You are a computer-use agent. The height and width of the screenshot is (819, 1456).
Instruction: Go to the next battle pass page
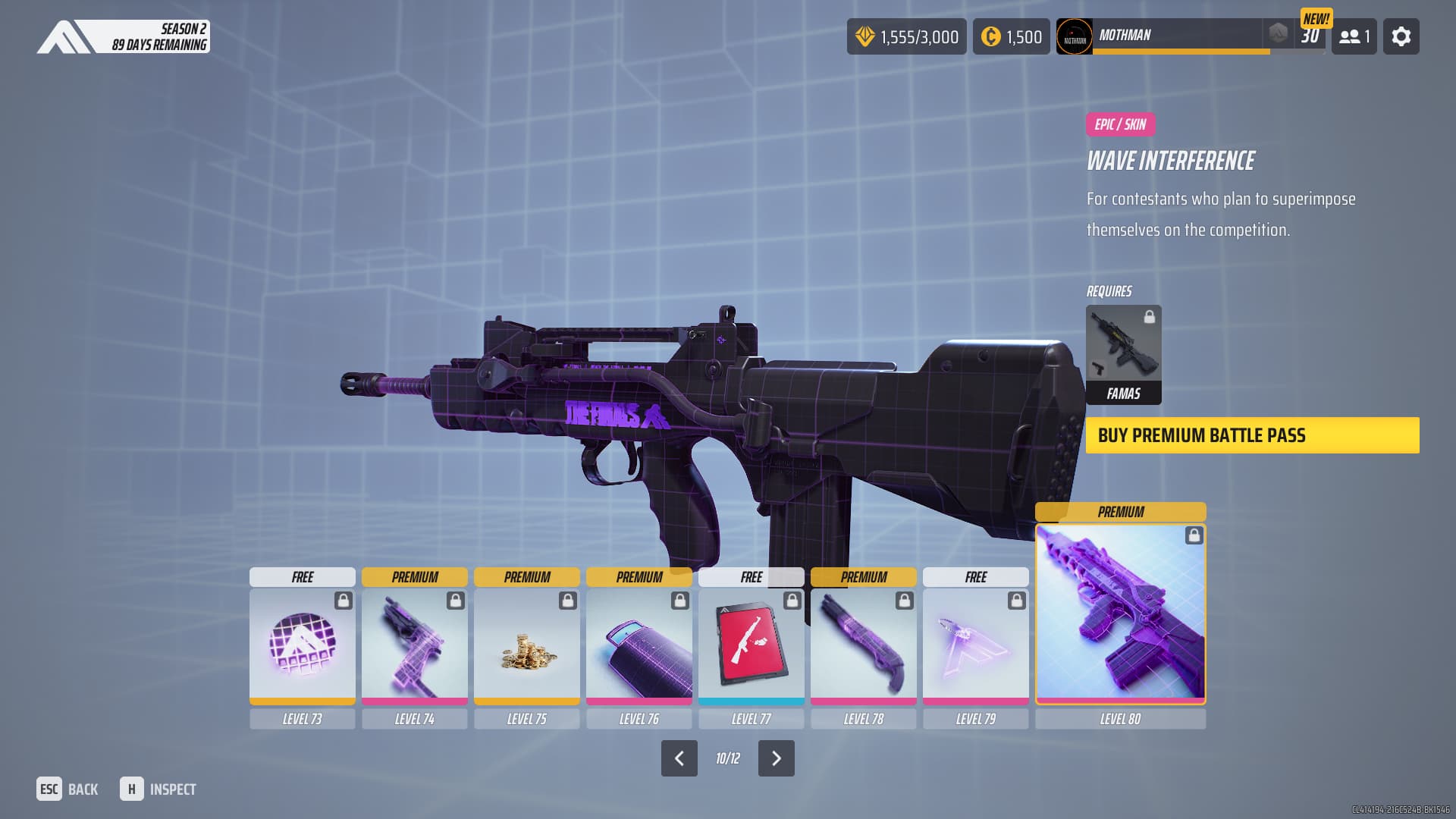tap(776, 758)
